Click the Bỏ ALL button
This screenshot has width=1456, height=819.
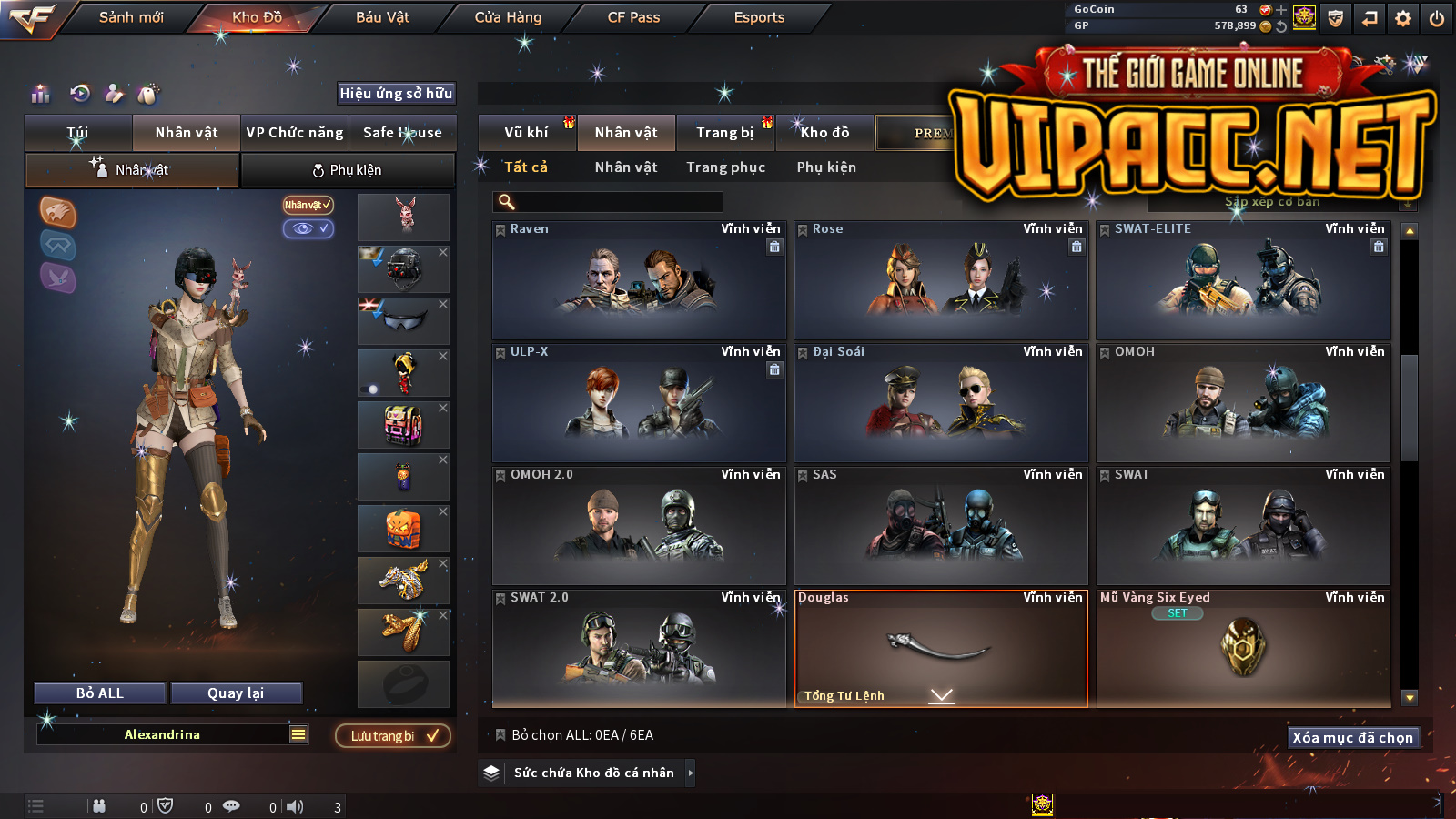pyautogui.click(x=100, y=693)
